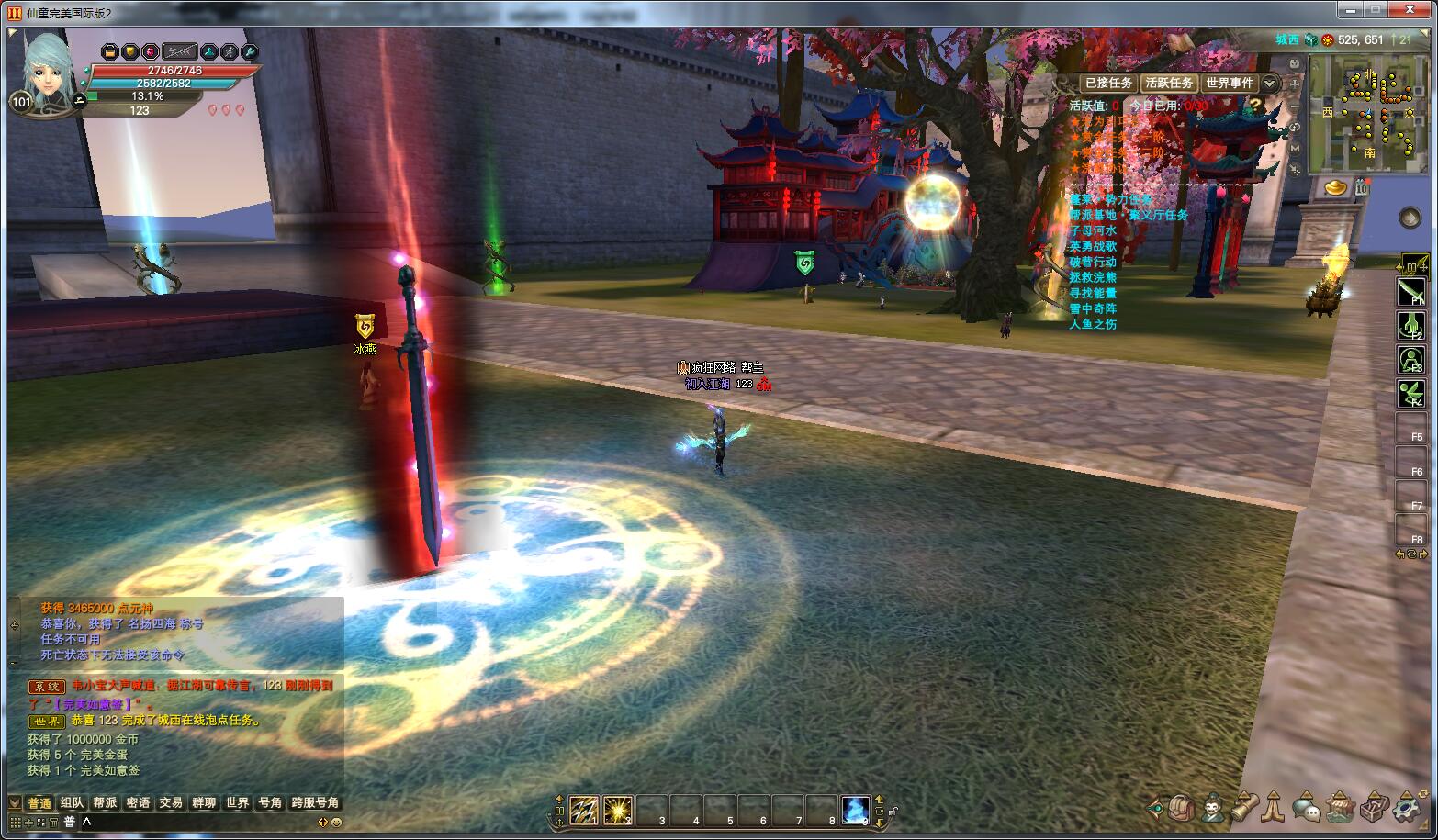Switch chat to the 帮派 channel

click(105, 802)
